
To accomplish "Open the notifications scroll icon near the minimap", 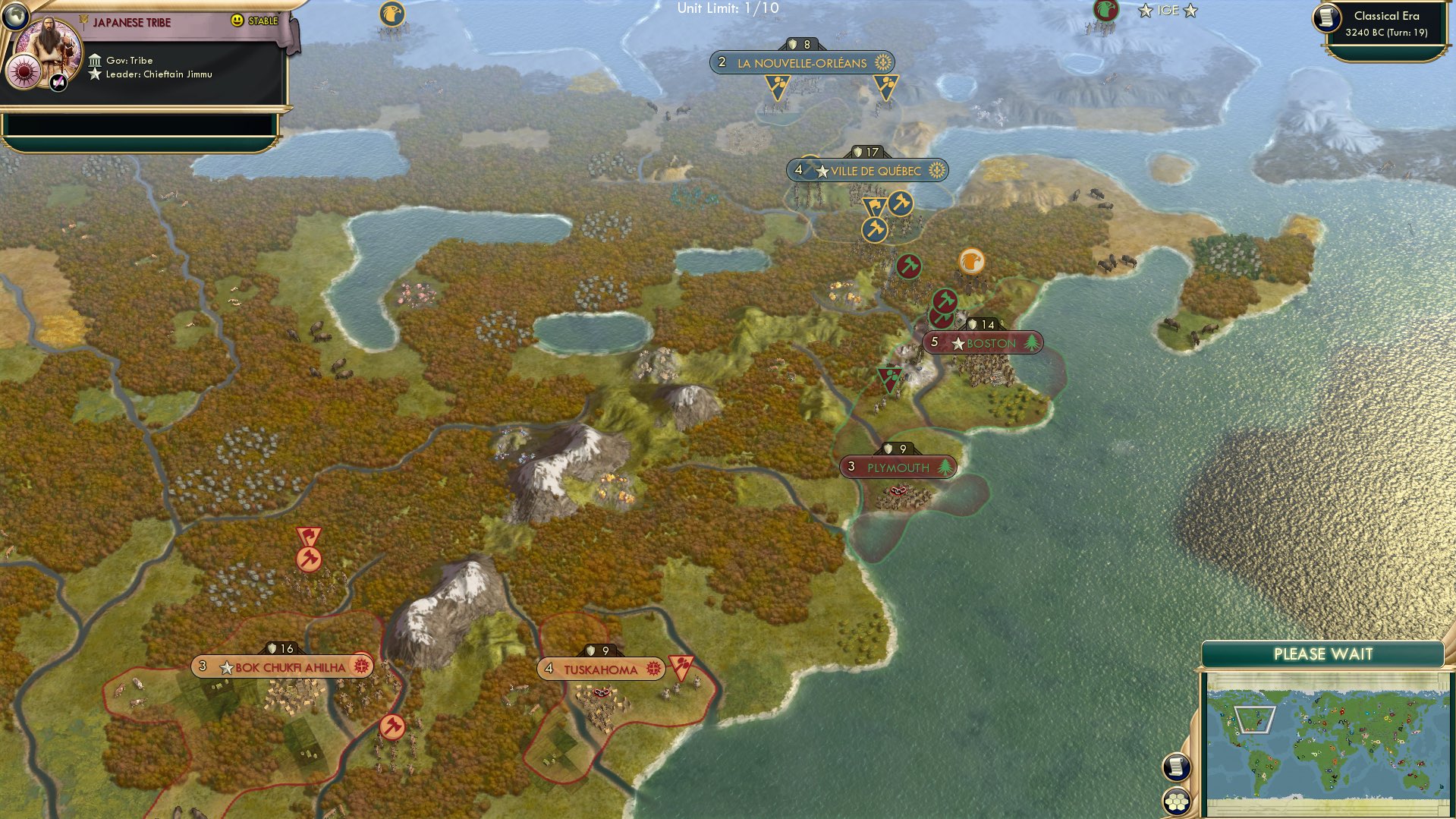I will [x=1175, y=767].
